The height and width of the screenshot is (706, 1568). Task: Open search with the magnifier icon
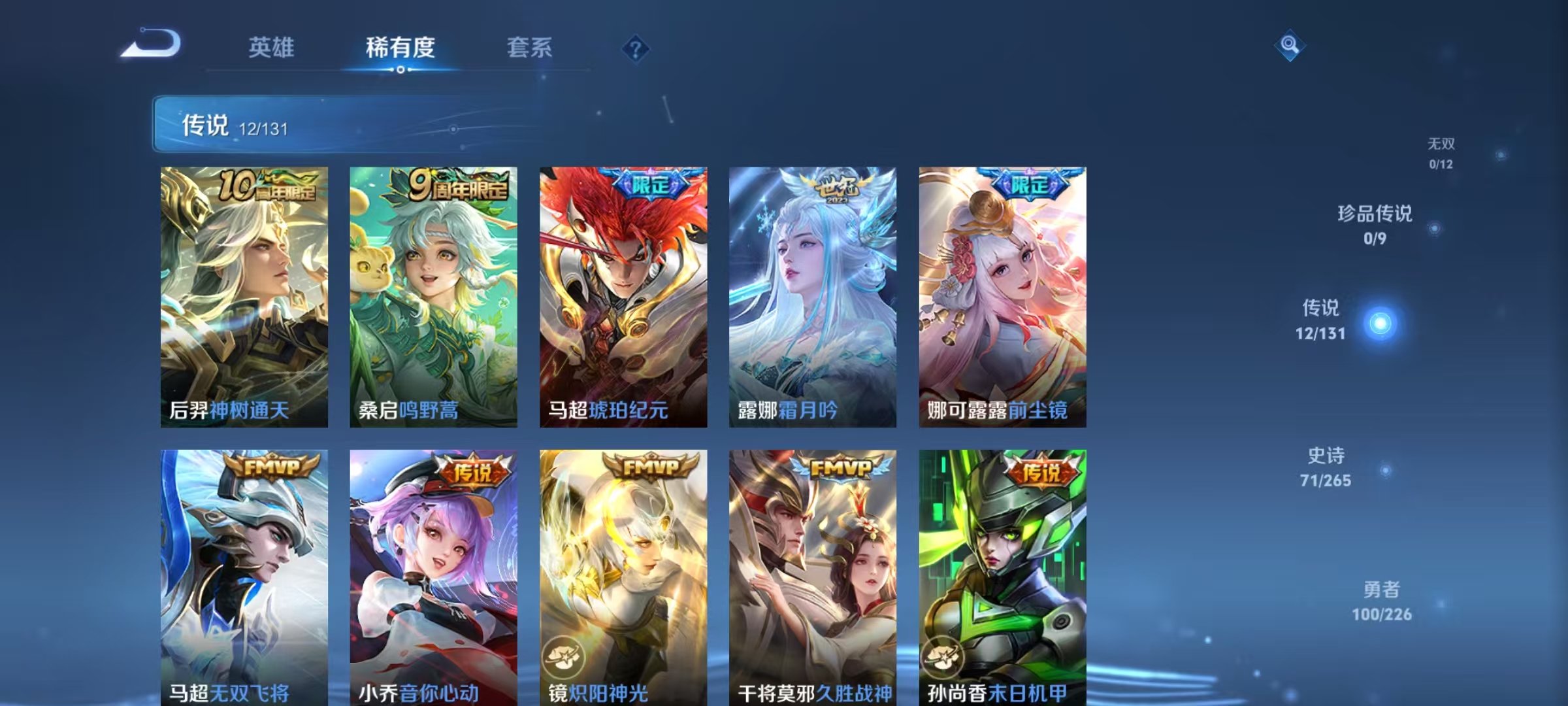(1290, 44)
